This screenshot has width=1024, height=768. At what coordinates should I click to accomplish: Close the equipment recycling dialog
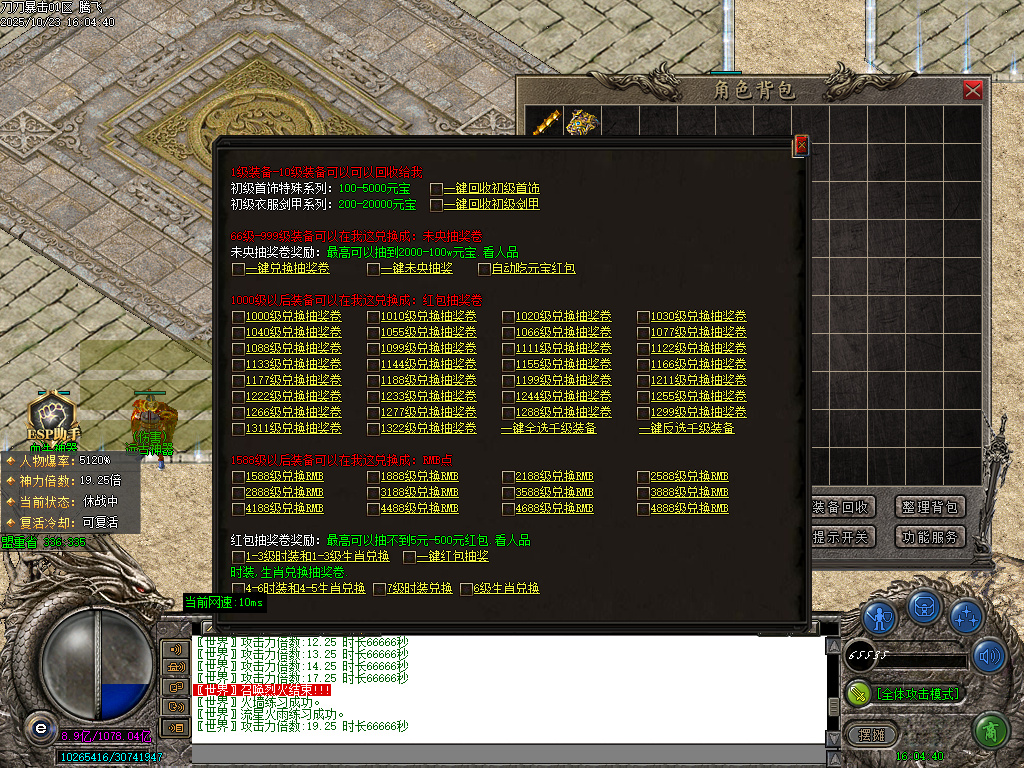(800, 146)
